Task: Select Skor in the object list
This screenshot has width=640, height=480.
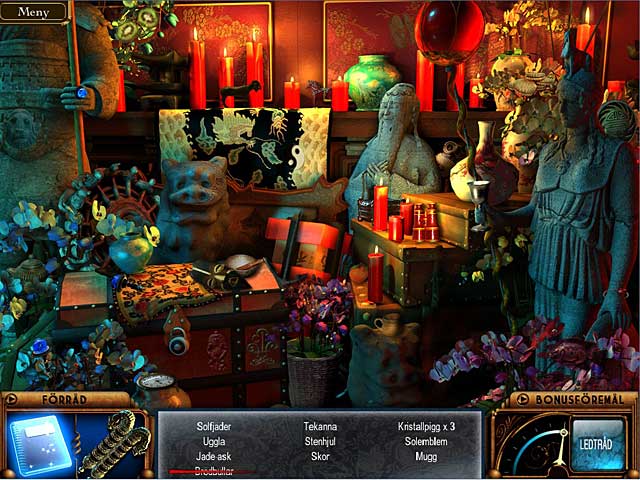Action: pyautogui.click(x=320, y=456)
